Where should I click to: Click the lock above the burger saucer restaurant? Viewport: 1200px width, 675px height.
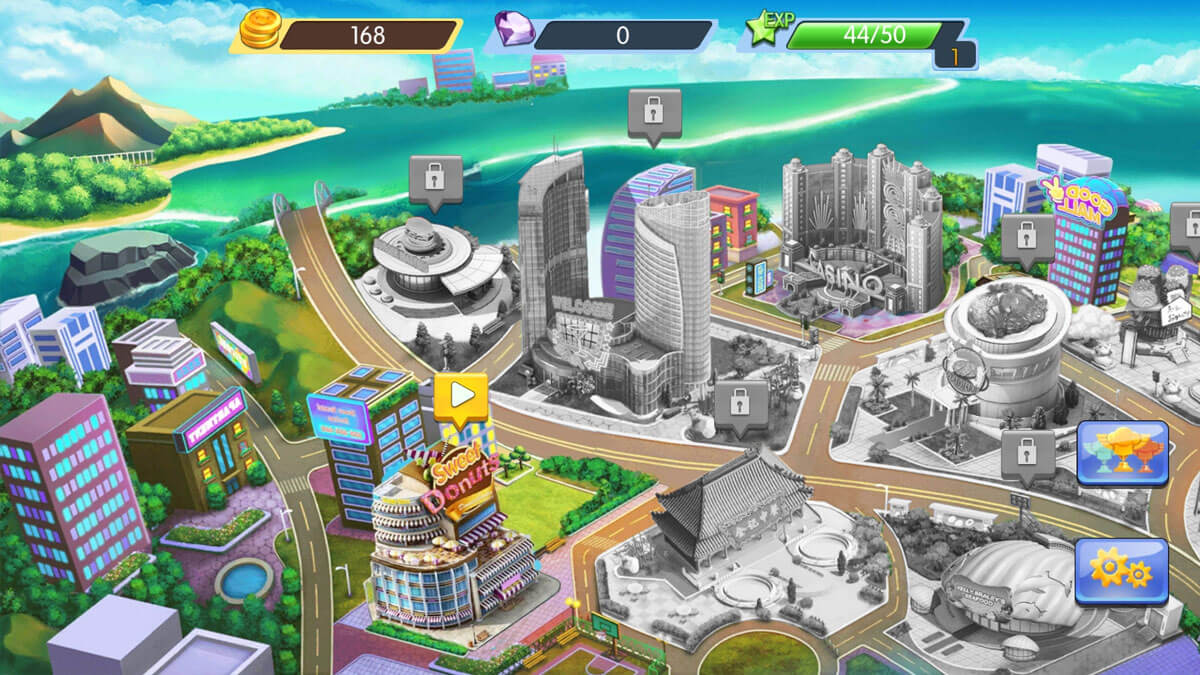click(x=435, y=178)
